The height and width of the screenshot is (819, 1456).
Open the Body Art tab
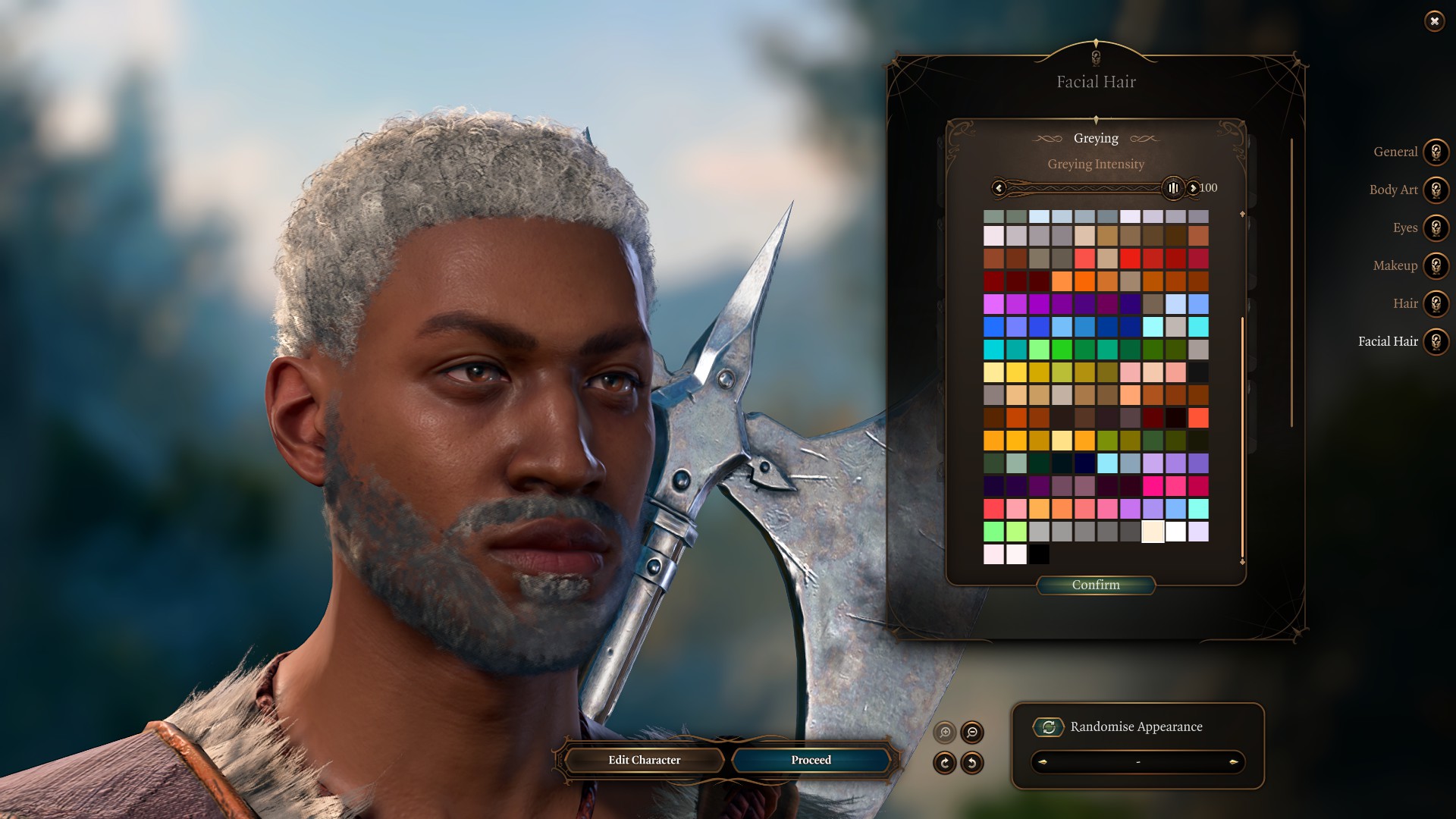(1436, 190)
